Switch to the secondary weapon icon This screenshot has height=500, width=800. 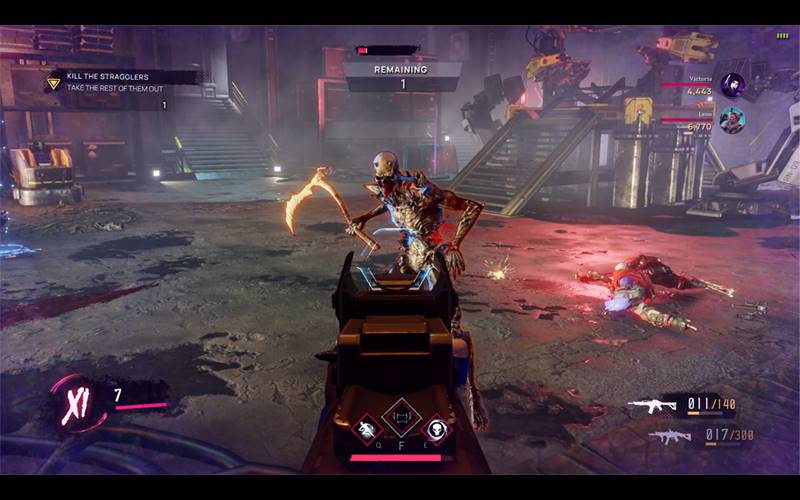(x=669, y=436)
